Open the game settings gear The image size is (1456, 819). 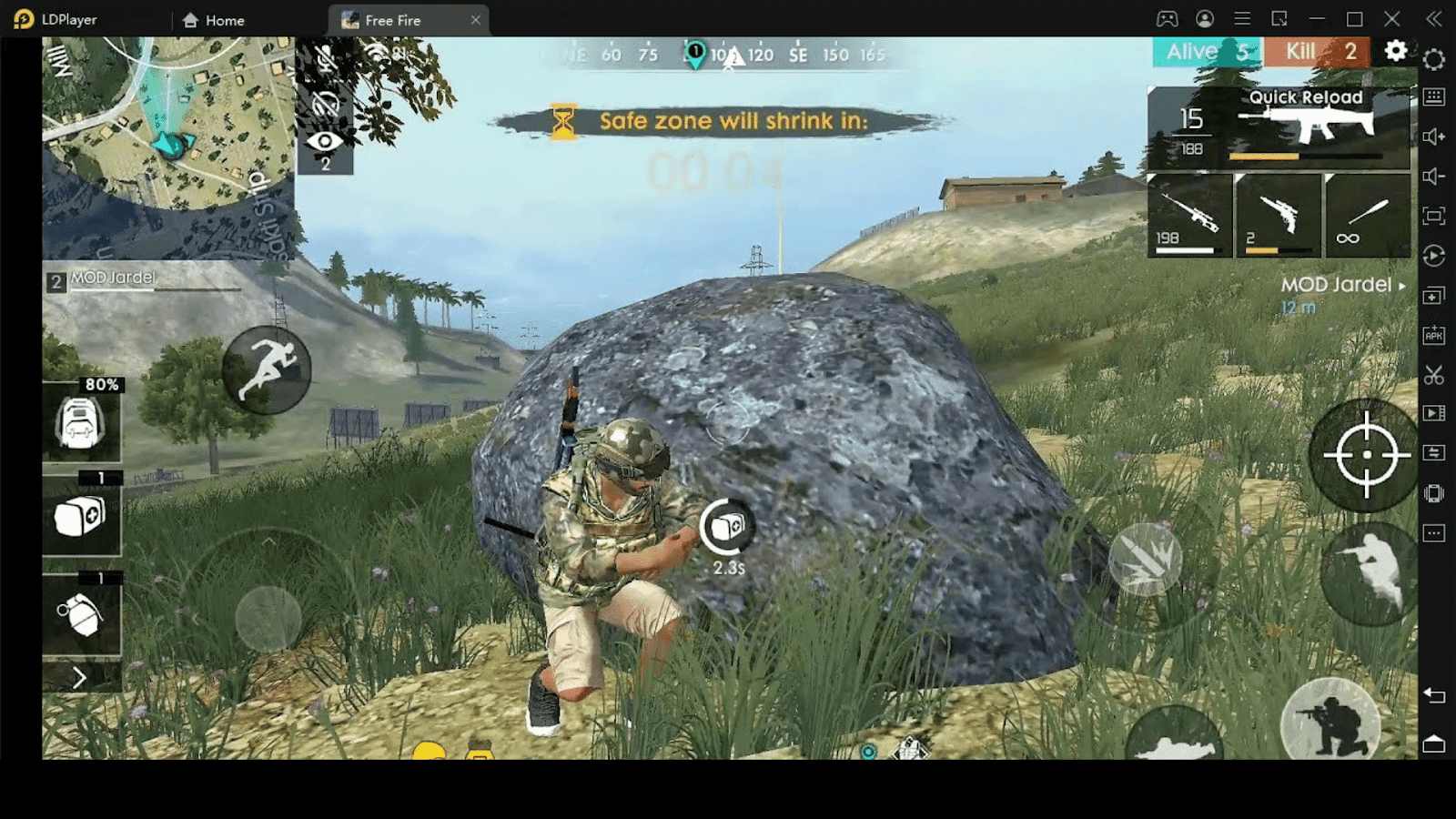tap(1395, 51)
